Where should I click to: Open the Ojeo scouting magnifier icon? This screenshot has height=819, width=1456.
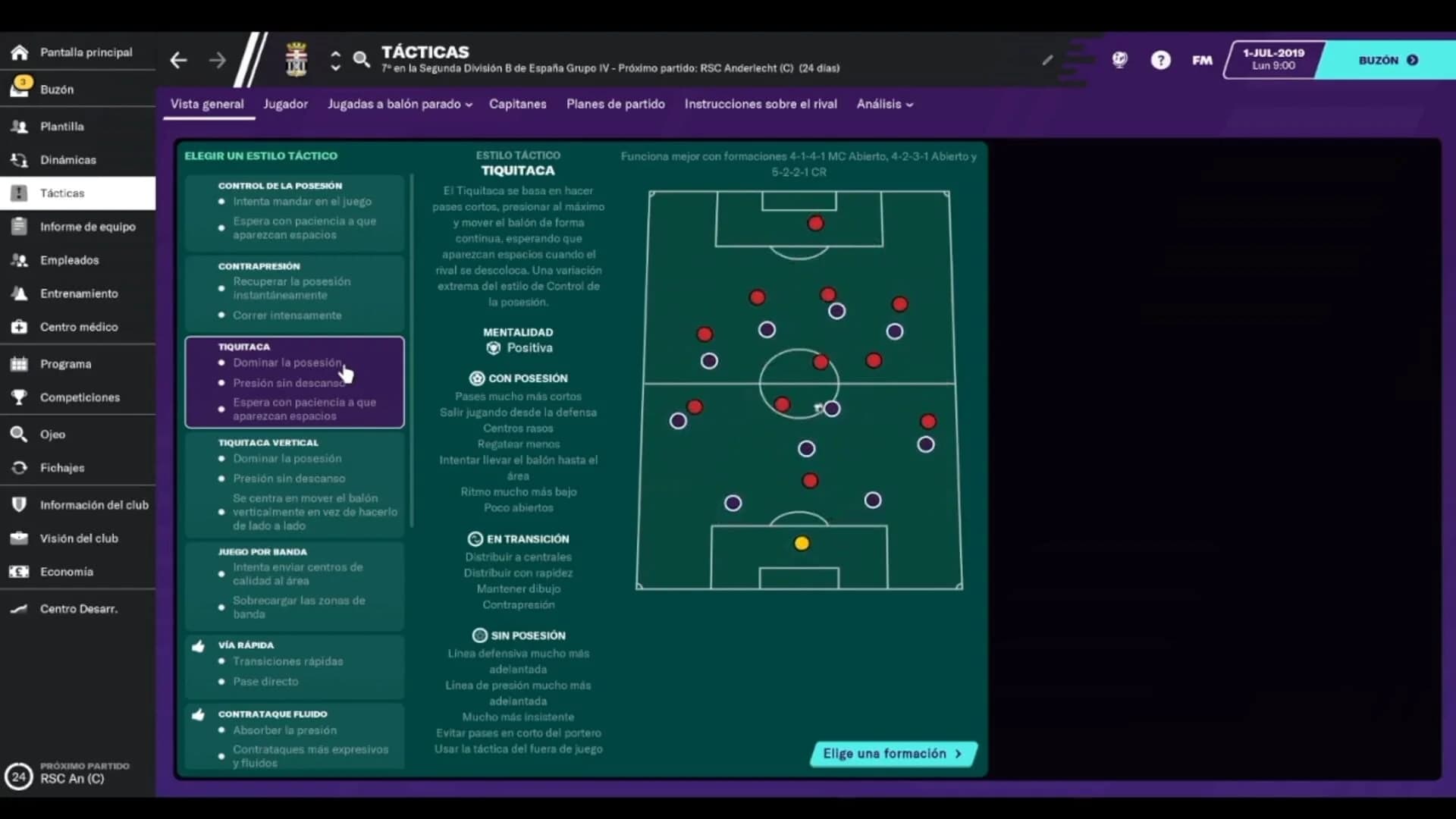(x=19, y=434)
